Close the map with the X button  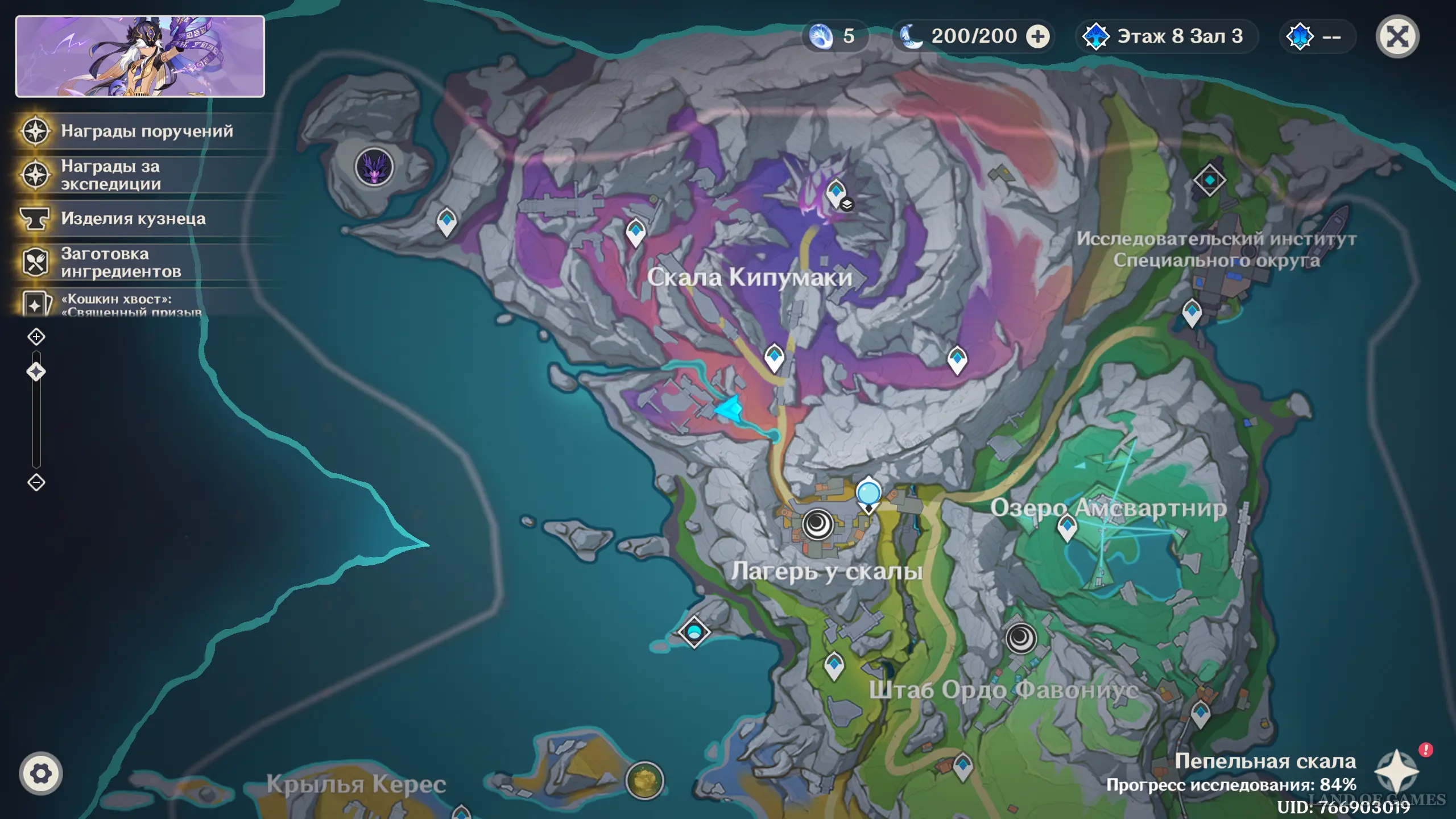pos(1397,37)
